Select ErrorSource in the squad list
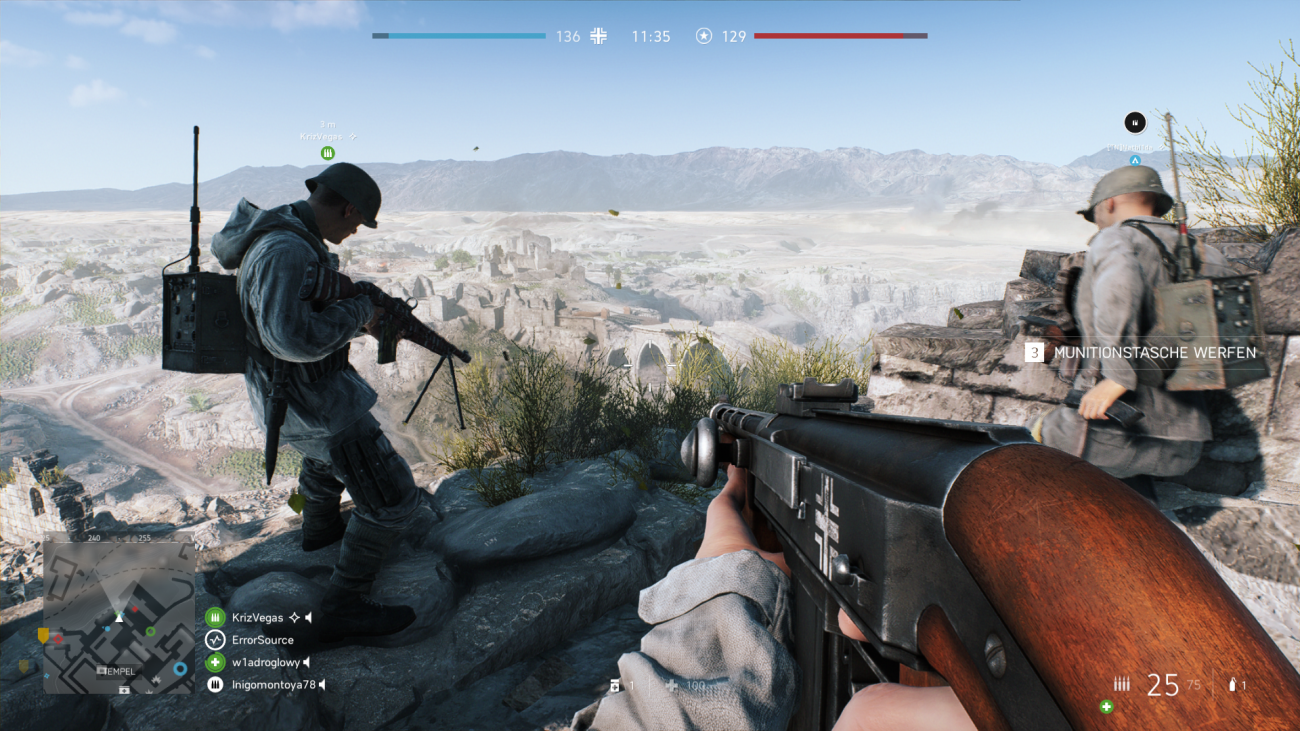 click(262, 640)
